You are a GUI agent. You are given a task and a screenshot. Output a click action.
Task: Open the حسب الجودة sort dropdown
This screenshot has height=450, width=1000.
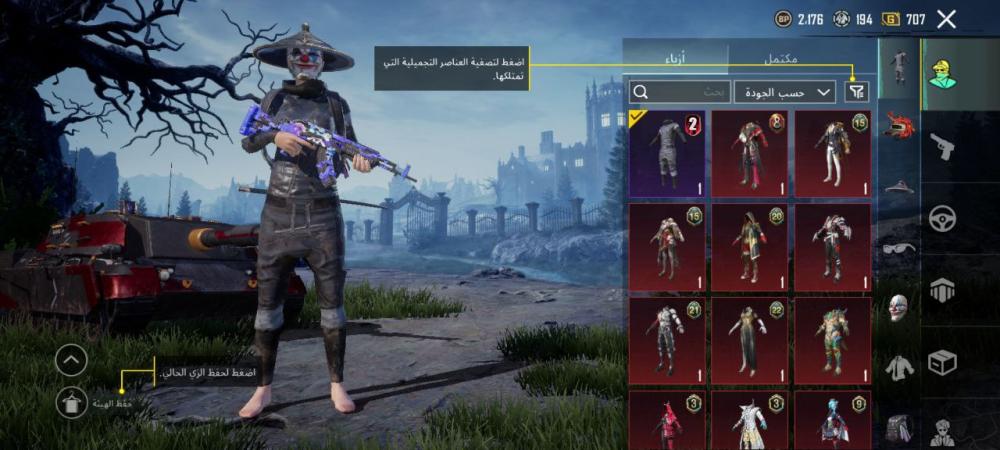pyautogui.click(x=786, y=92)
